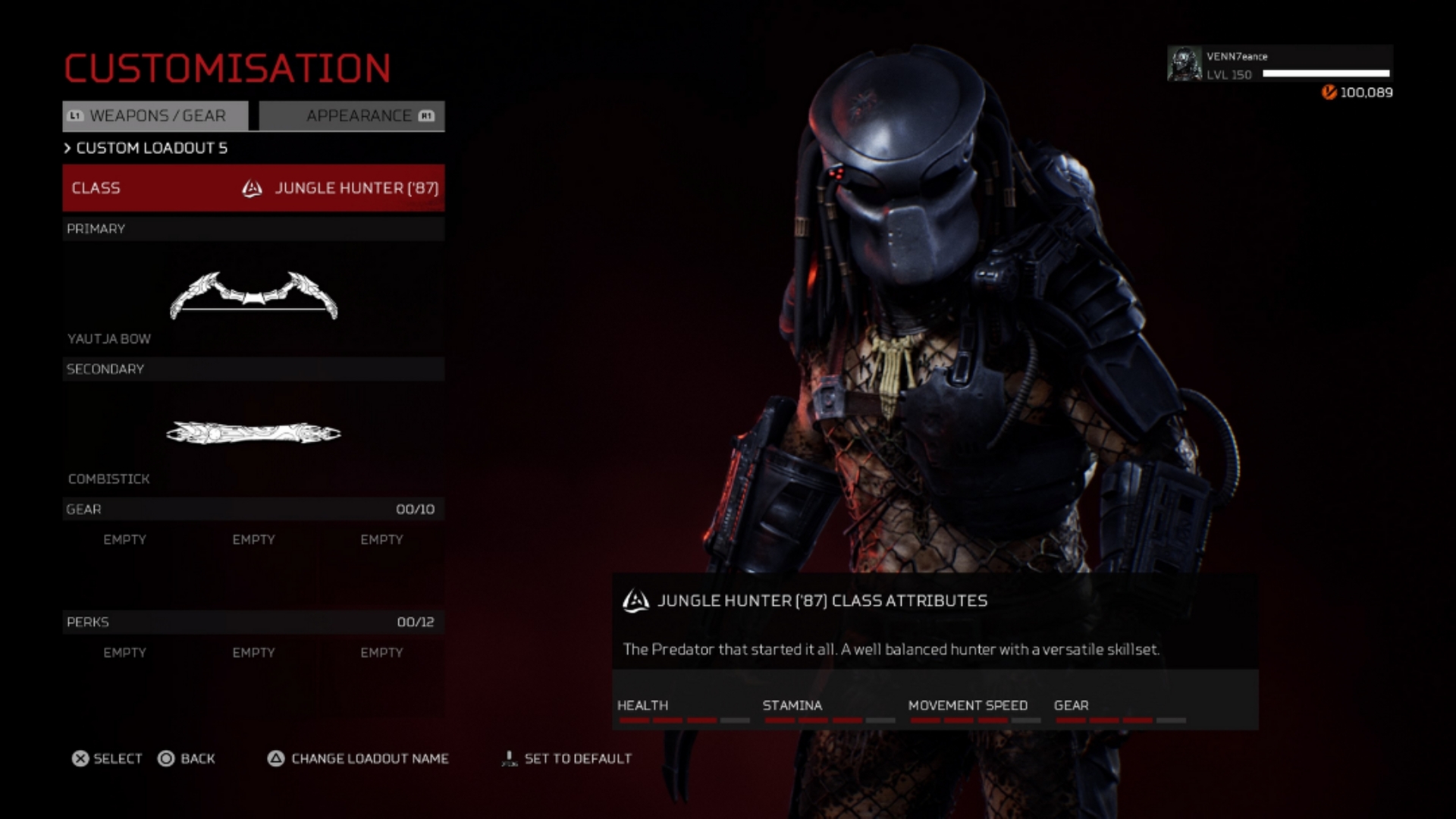1456x819 pixels.
Task: Click the Perks section header
Action: point(253,622)
